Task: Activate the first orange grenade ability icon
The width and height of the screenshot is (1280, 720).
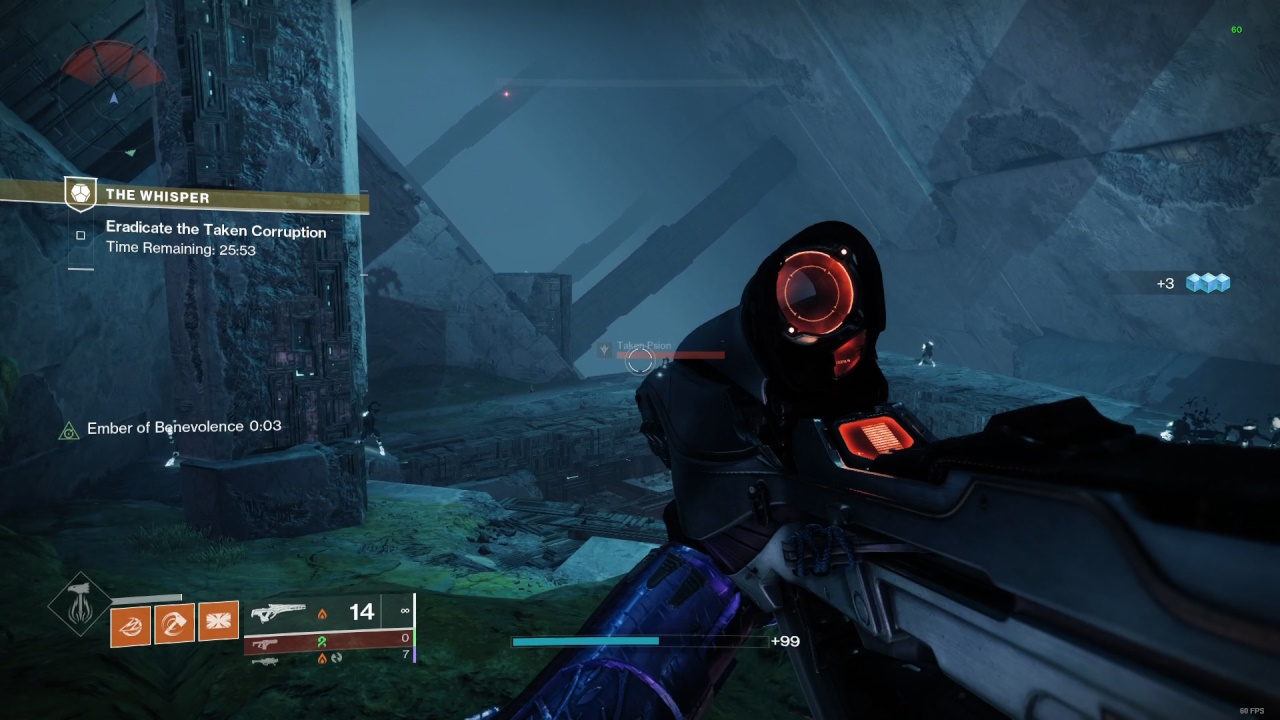Action: pyautogui.click(x=130, y=626)
